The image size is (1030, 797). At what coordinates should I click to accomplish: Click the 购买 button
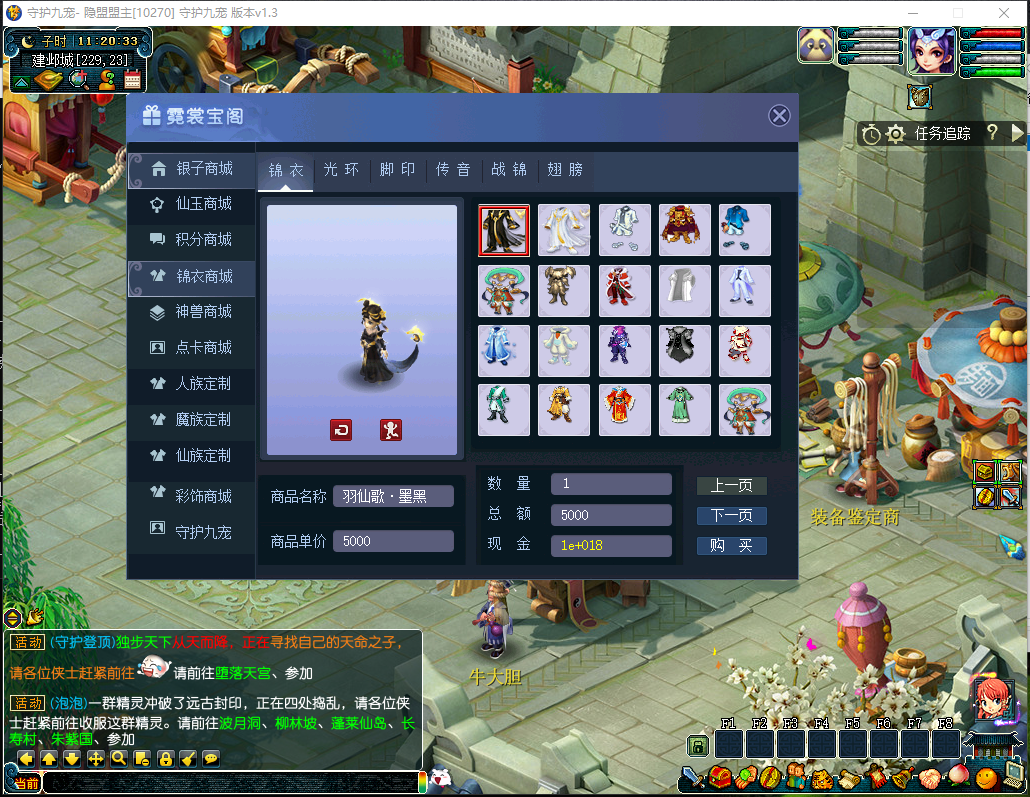click(731, 546)
